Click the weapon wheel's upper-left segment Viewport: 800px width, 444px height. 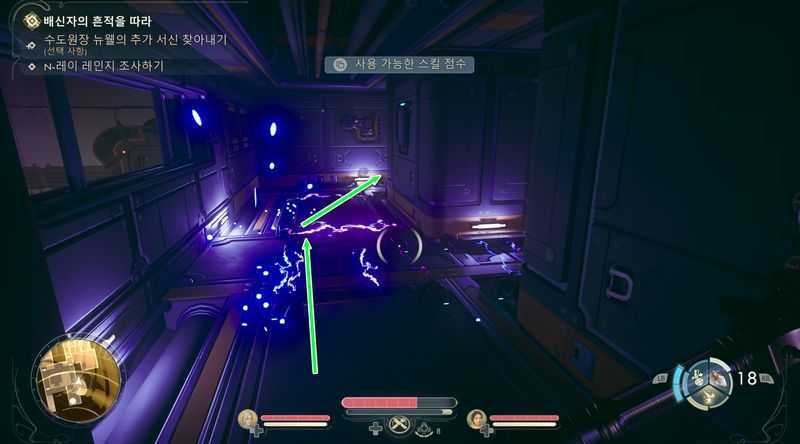(698, 375)
